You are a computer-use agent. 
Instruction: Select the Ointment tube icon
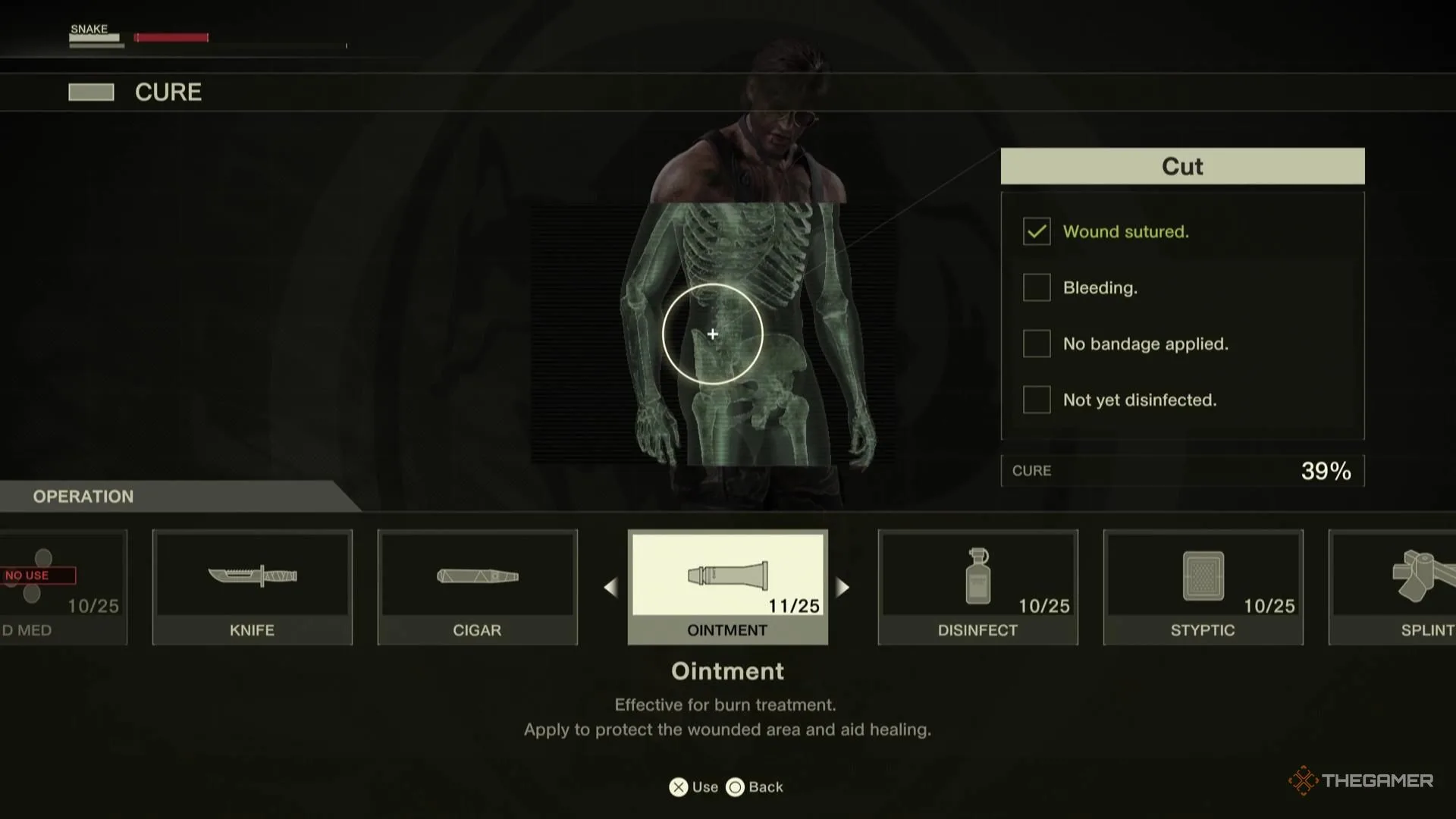(x=726, y=578)
